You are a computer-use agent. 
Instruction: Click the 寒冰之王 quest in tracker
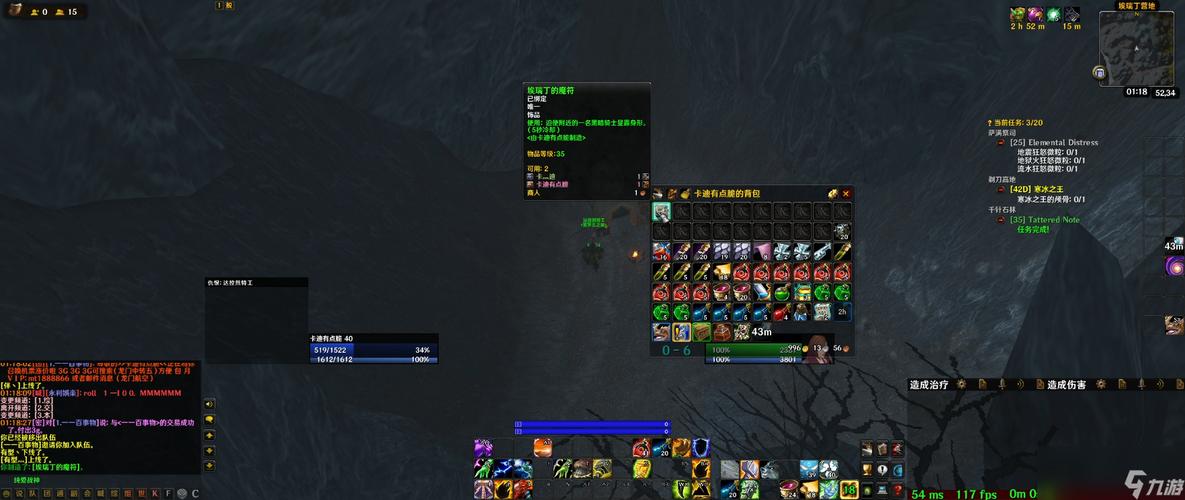coord(1048,189)
